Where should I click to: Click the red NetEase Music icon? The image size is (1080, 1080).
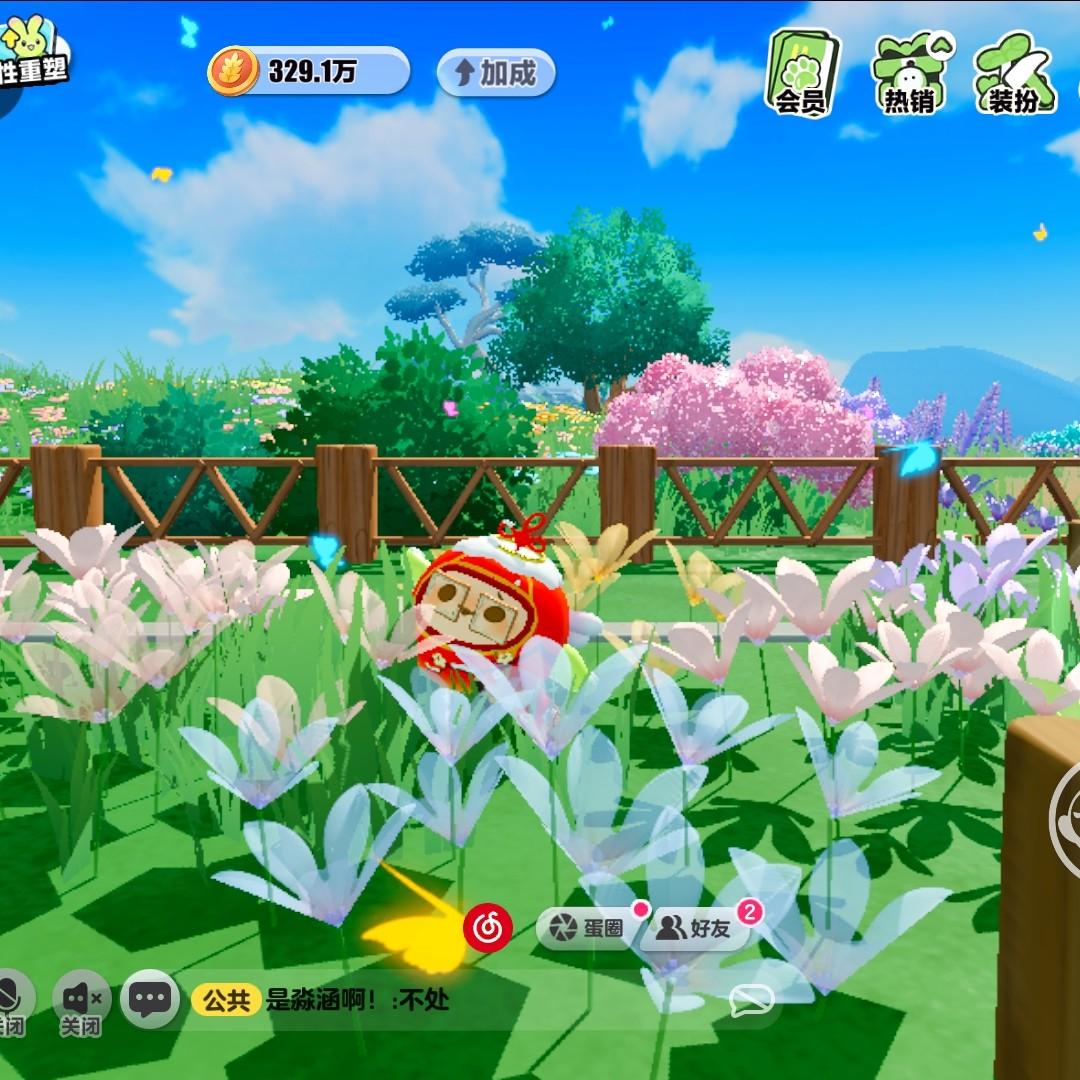point(488,927)
